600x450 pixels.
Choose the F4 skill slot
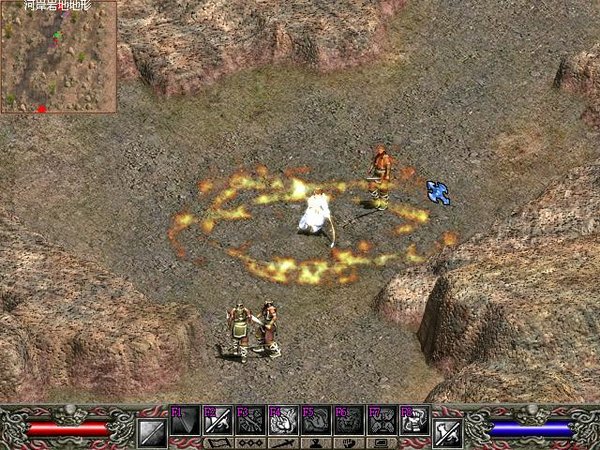click(284, 421)
